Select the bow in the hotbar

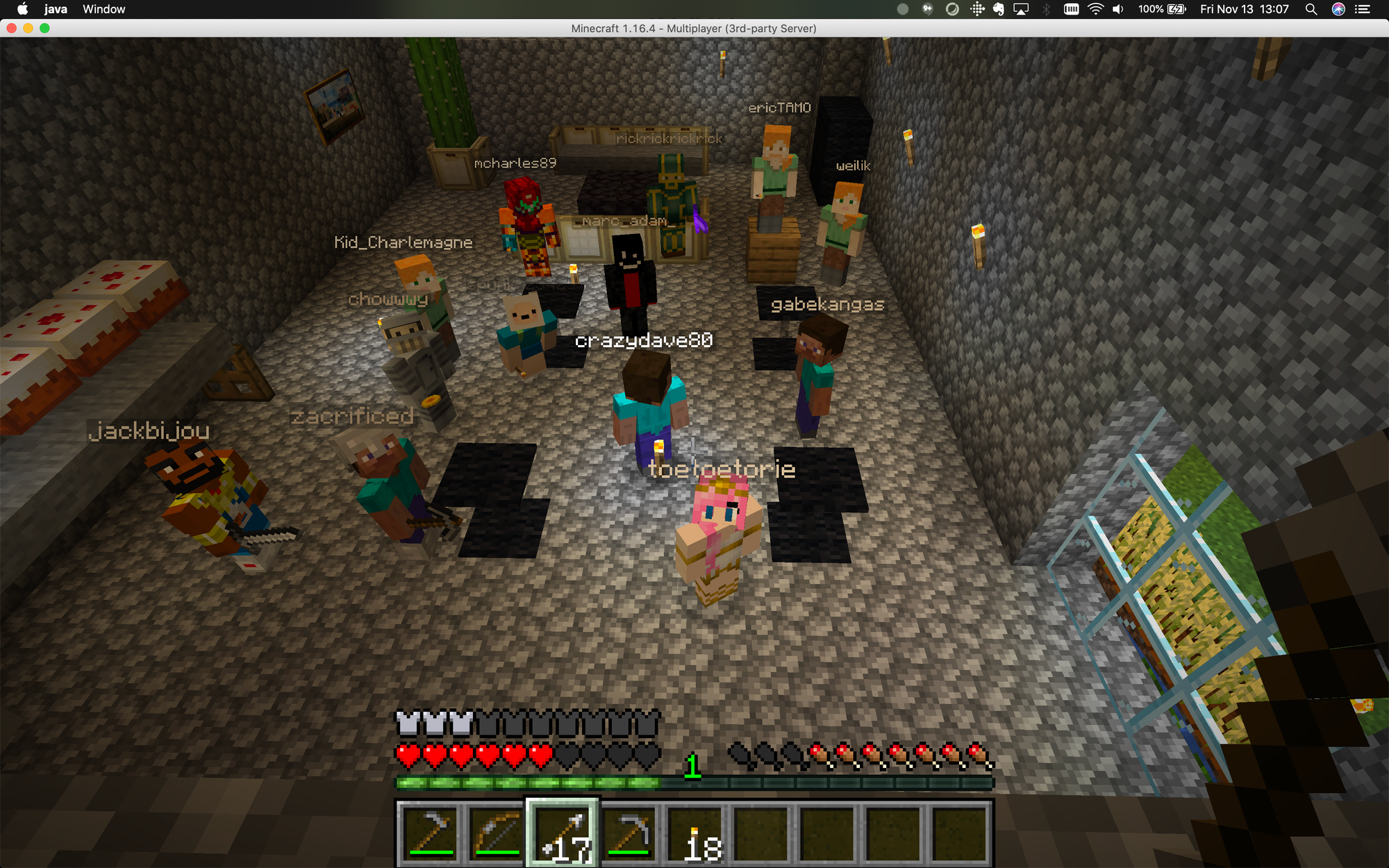click(x=496, y=833)
